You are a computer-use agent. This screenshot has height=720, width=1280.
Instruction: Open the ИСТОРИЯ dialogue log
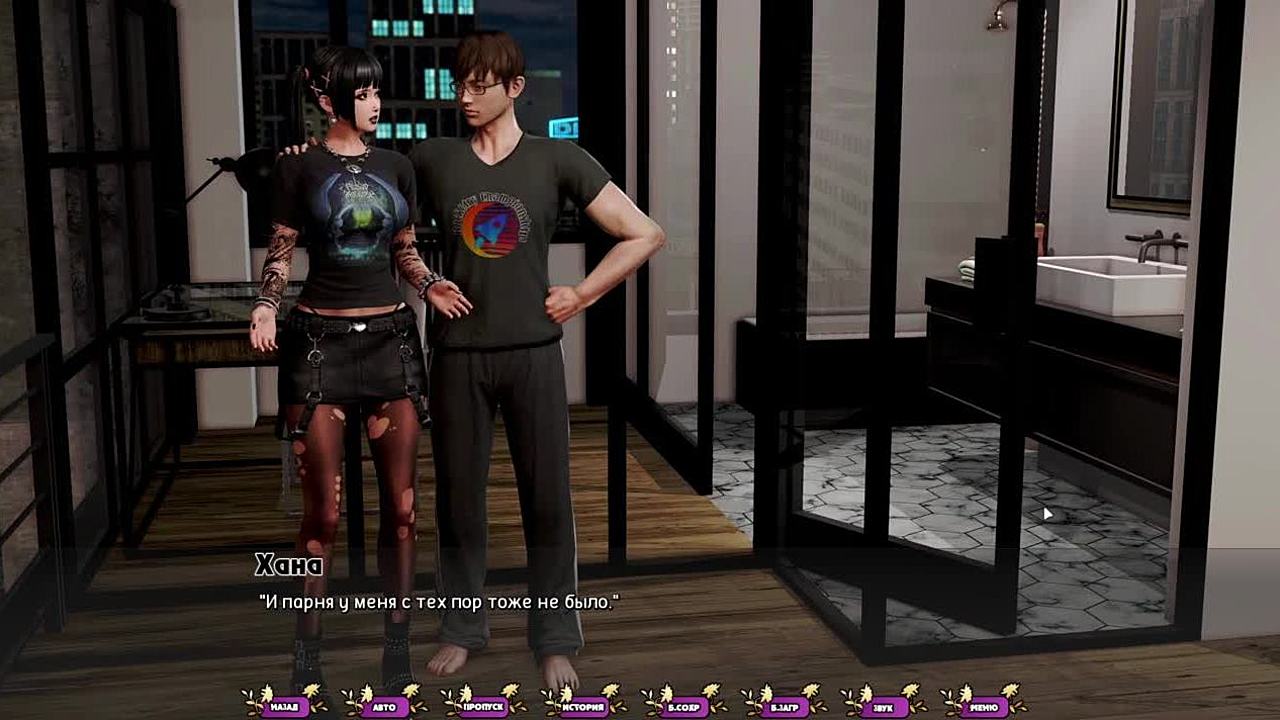pyautogui.click(x=585, y=707)
